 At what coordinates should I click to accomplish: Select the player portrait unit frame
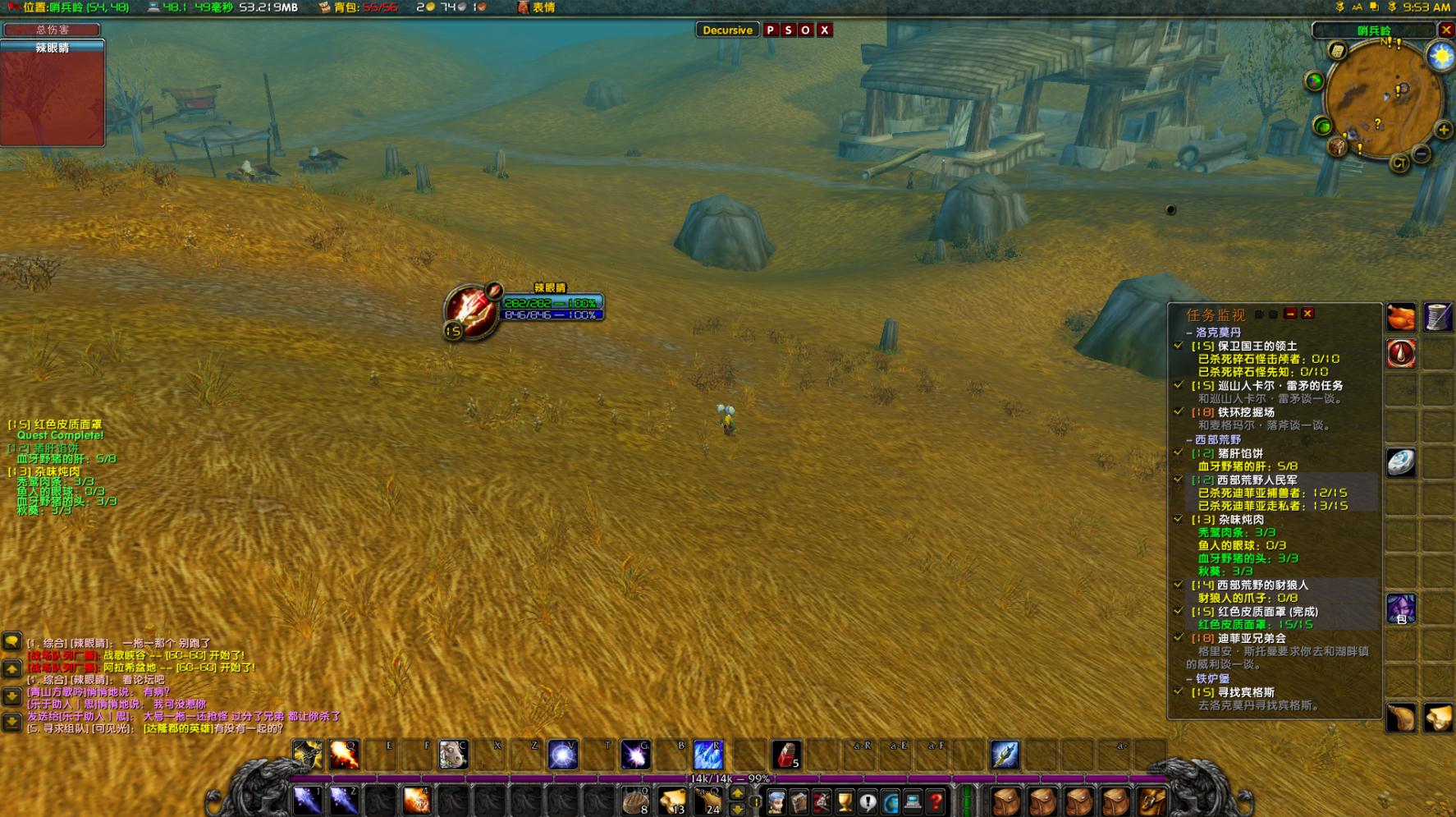point(471,310)
